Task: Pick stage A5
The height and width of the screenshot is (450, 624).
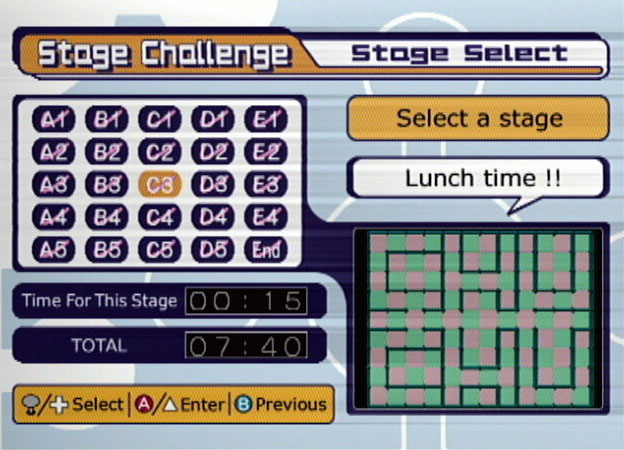Action: (54, 249)
